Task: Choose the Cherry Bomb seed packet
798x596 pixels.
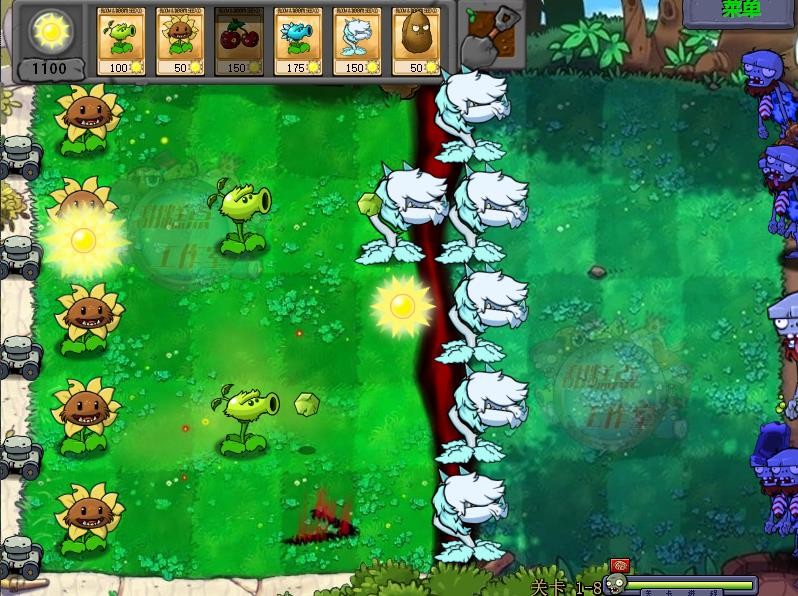Action: point(239,41)
